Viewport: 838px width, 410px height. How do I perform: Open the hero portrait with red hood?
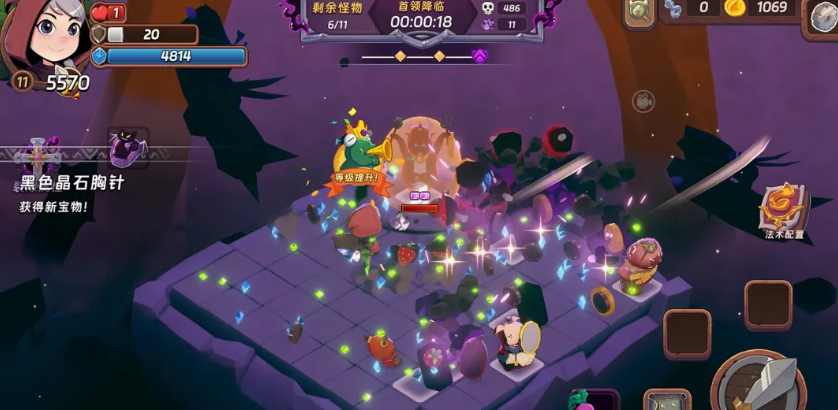click(x=42, y=40)
